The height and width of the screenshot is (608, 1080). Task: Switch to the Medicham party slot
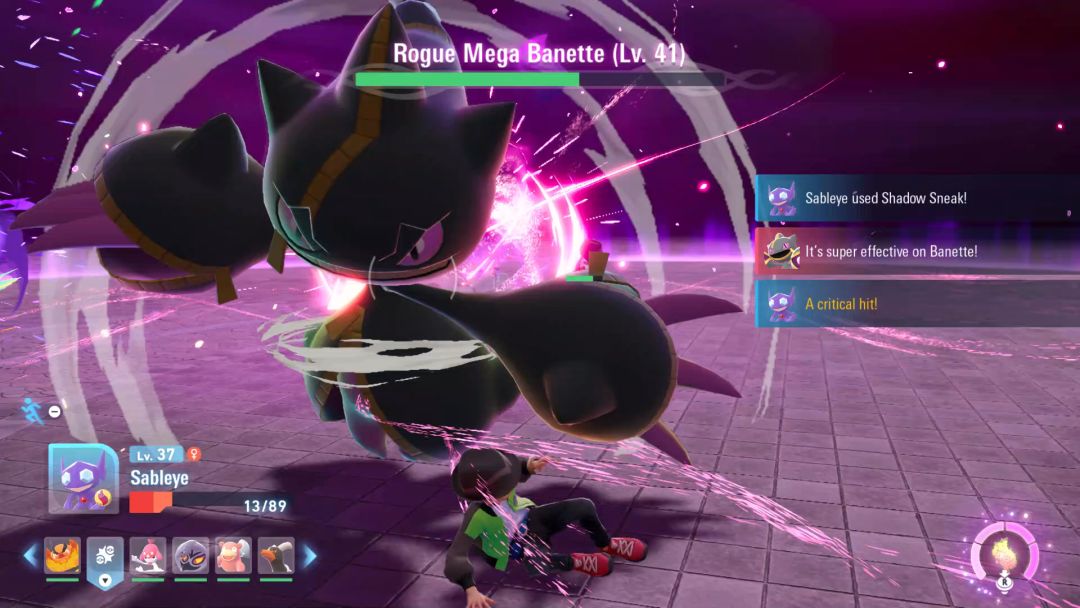coord(147,556)
